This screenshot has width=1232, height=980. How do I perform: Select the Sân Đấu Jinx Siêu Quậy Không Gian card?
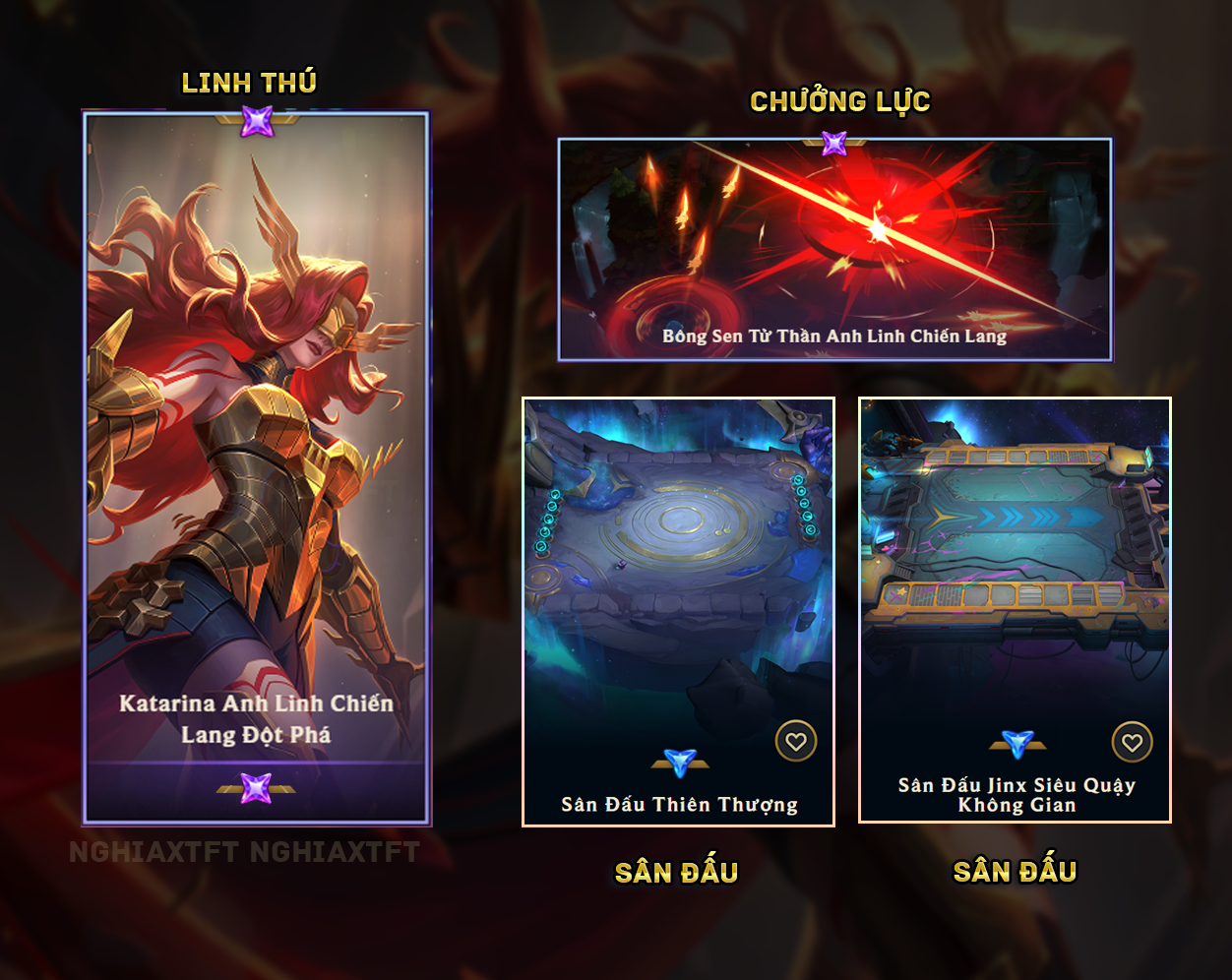[x=1015, y=590]
